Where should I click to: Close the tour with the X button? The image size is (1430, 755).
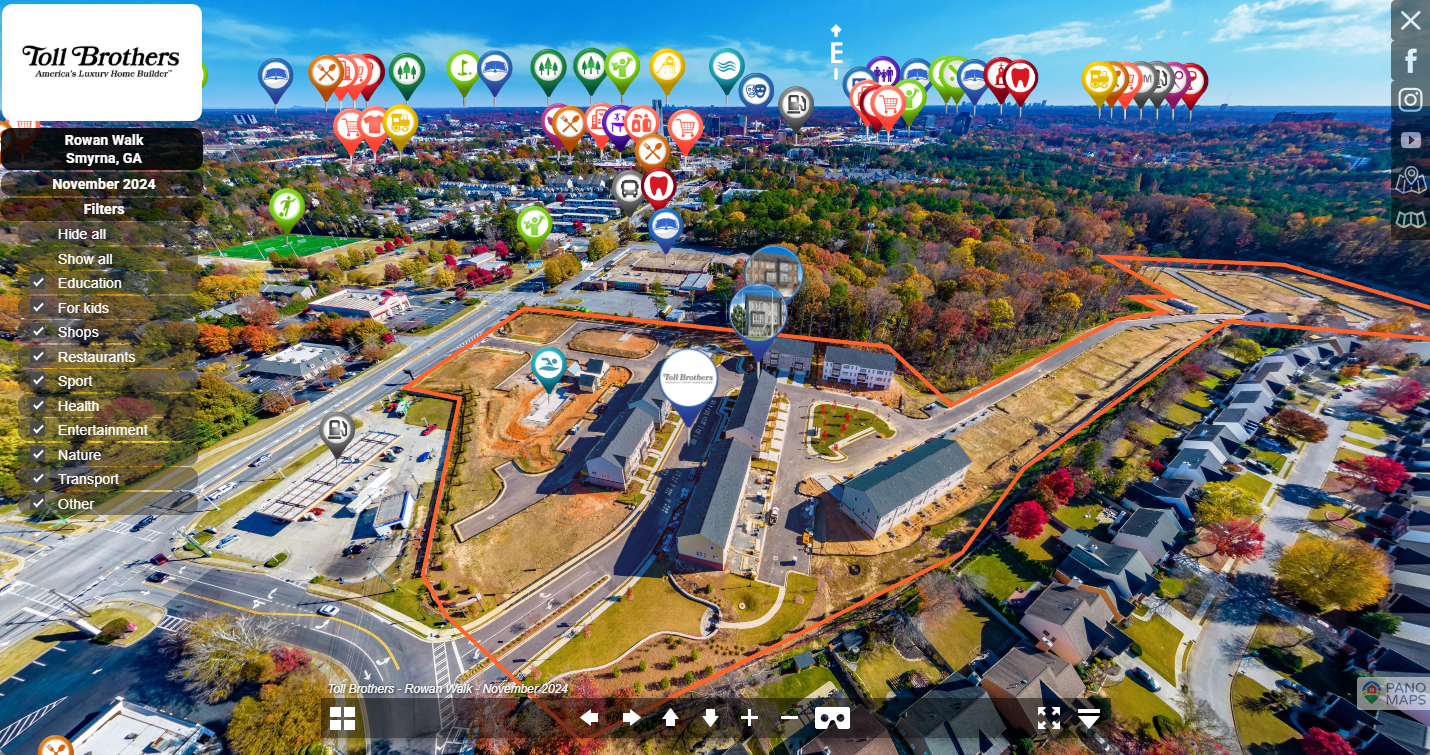click(1410, 20)
